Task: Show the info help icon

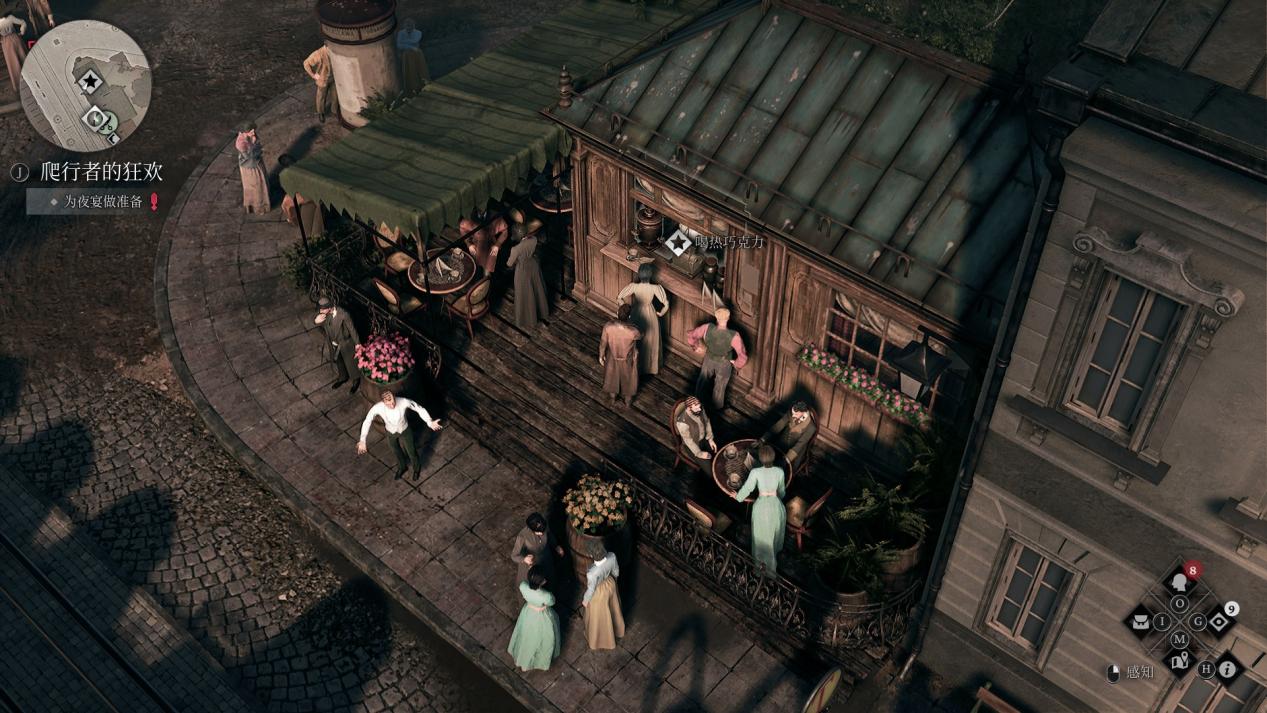Action: coord(1226,669)
